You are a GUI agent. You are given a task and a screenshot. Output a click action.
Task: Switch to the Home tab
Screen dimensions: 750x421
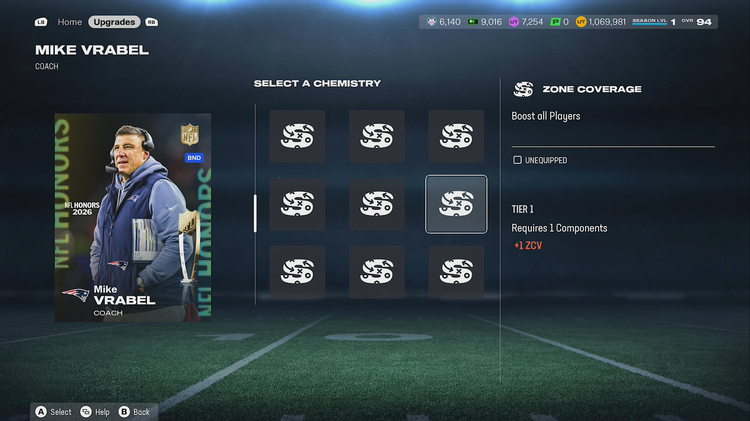click(x=70, y=22)
